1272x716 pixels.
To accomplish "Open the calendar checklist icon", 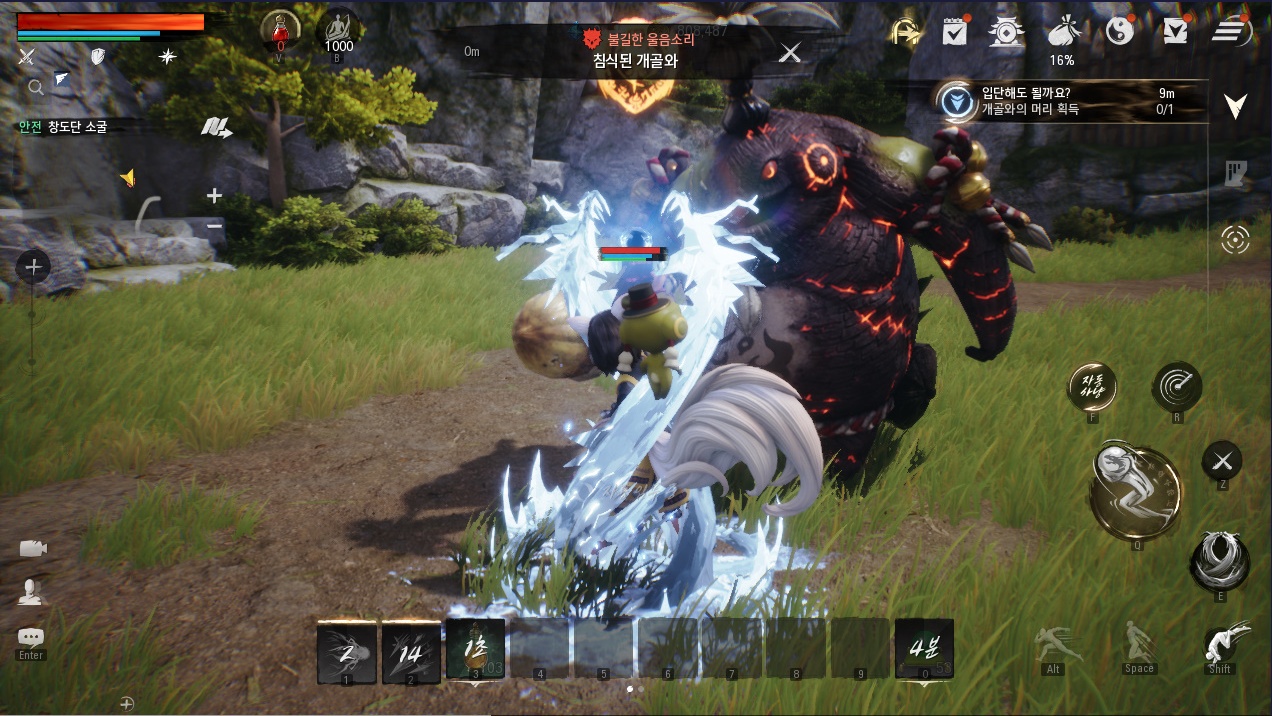I will click(954, 32).
